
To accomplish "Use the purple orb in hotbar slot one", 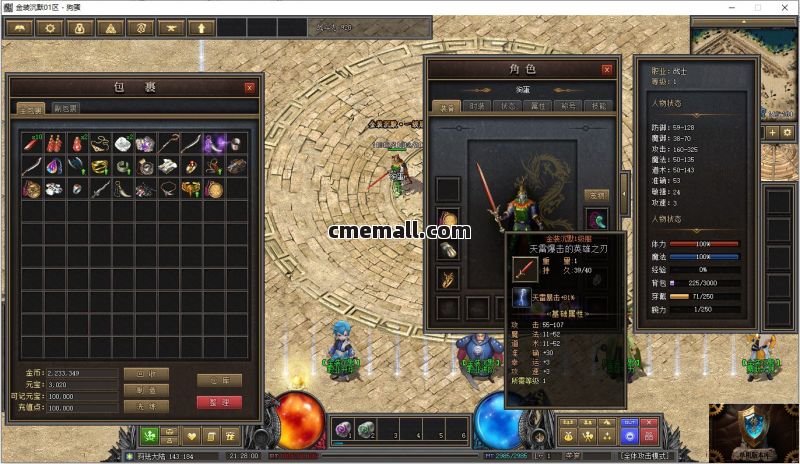I will (343, 428).
